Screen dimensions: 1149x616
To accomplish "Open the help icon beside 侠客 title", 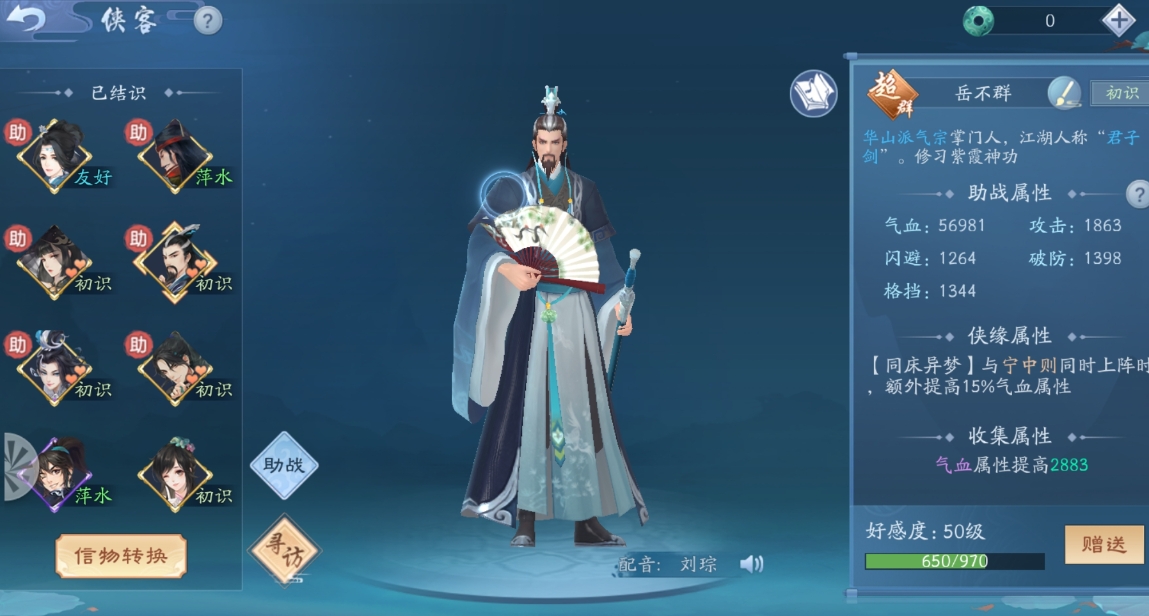I will pyautogui.click(x=207, y=20).
